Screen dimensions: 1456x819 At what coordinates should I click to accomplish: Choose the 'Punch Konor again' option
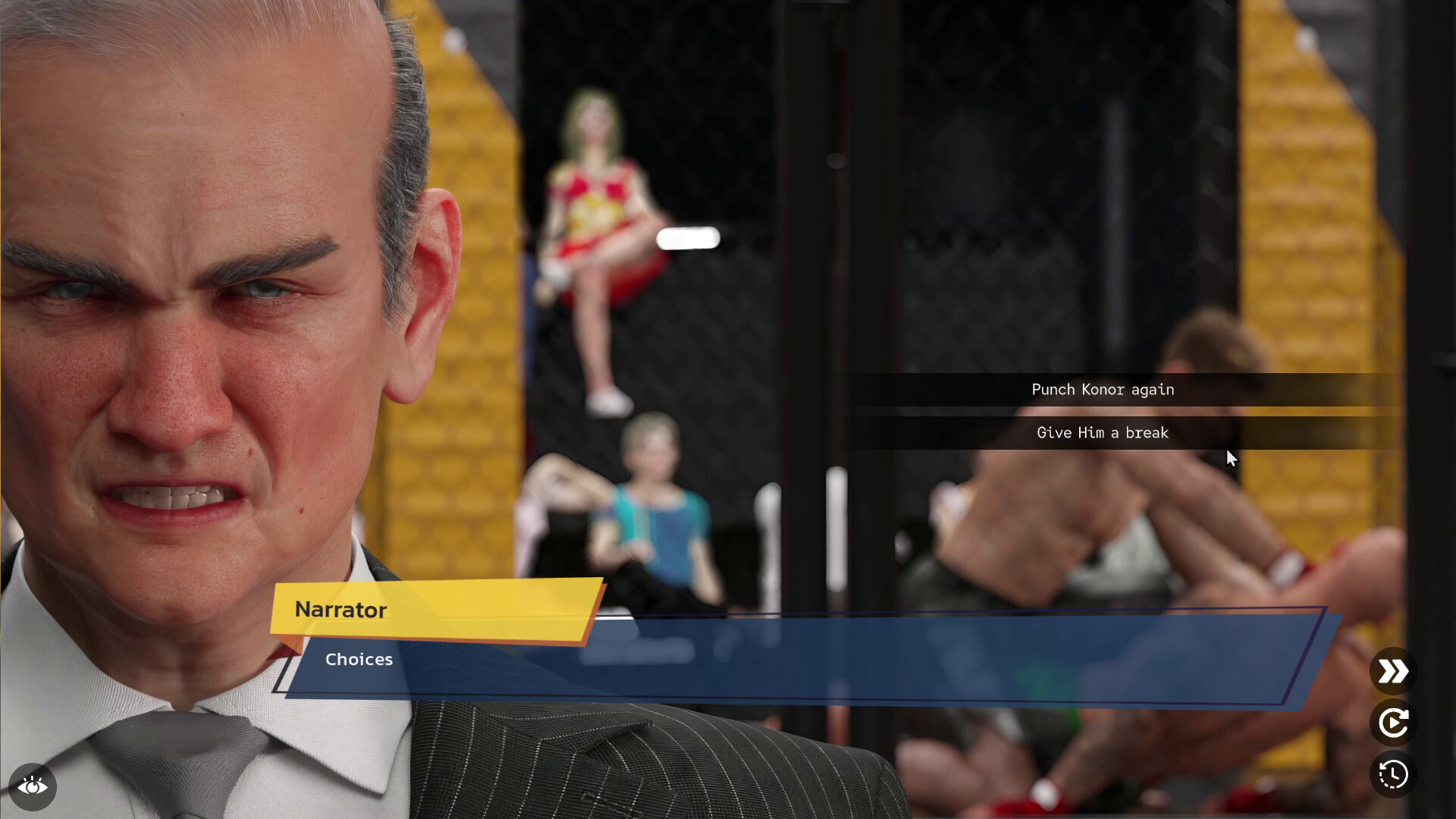(x=1101, y=389)
